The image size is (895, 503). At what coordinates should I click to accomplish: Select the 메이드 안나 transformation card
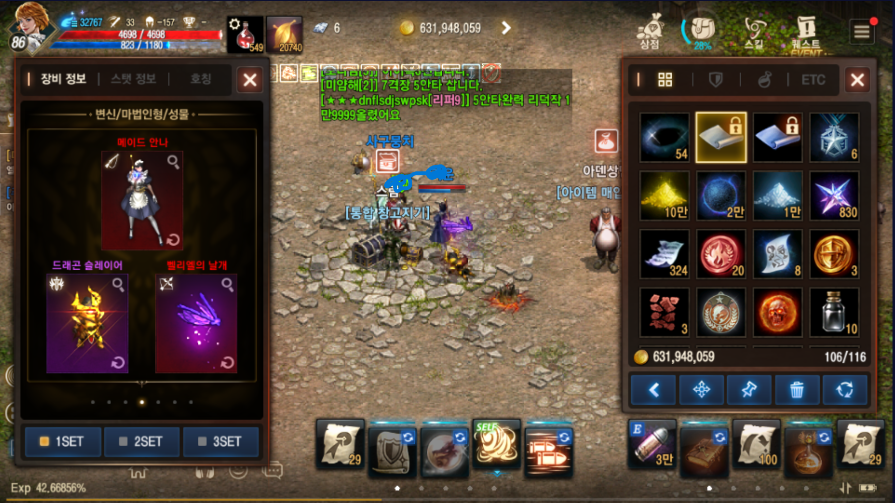pos(142,200)
